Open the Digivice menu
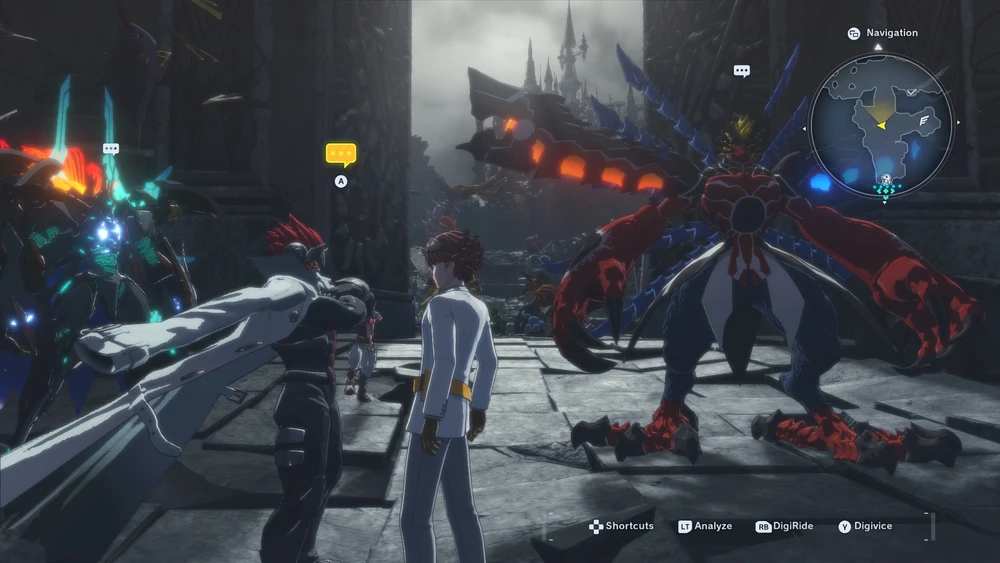This screenshot has width=1000, height=563. pos(866,526)
